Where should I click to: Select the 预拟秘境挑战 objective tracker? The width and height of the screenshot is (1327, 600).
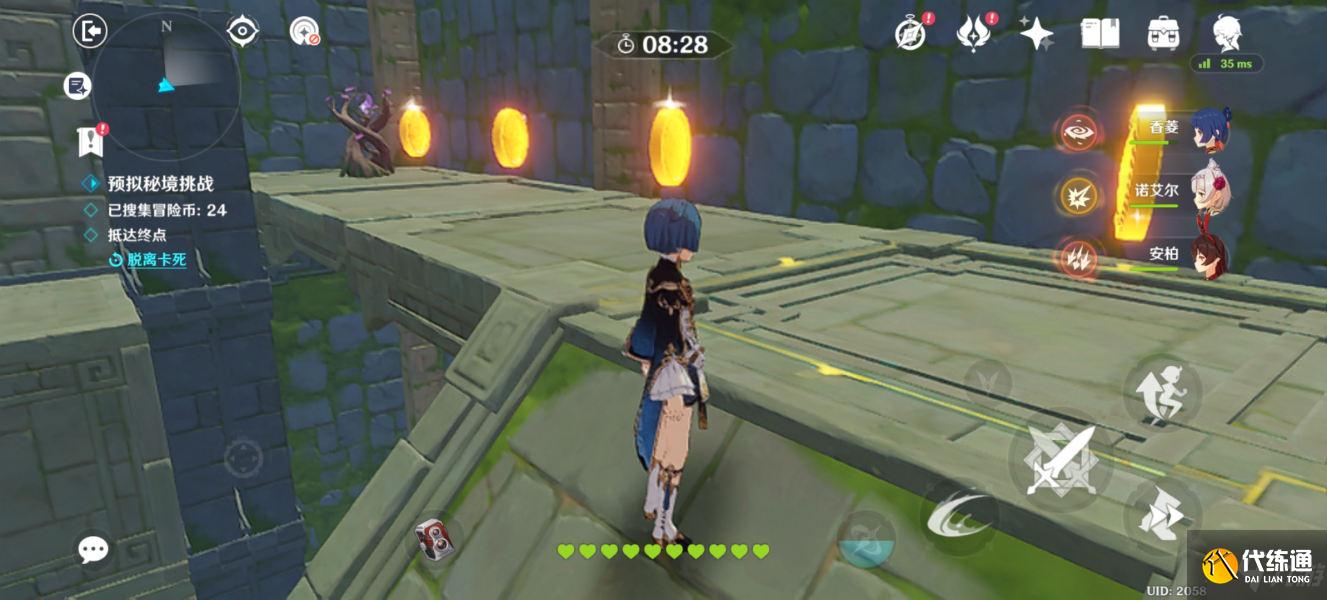(x=160, y=184)
